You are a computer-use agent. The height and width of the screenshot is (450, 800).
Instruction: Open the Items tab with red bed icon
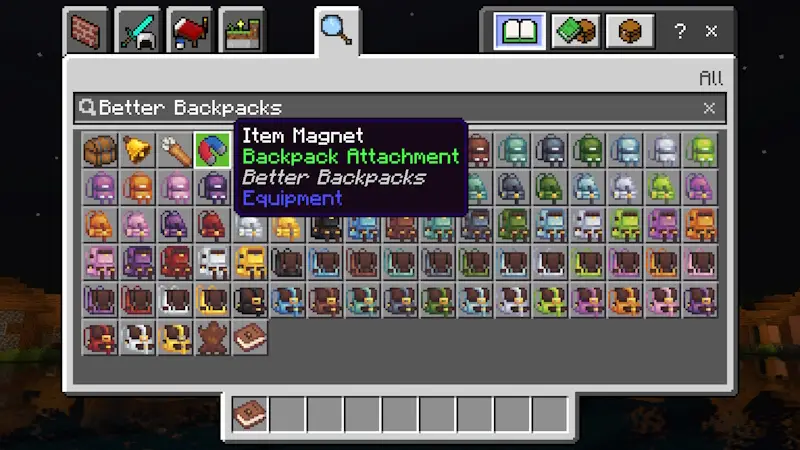(190, 31)
